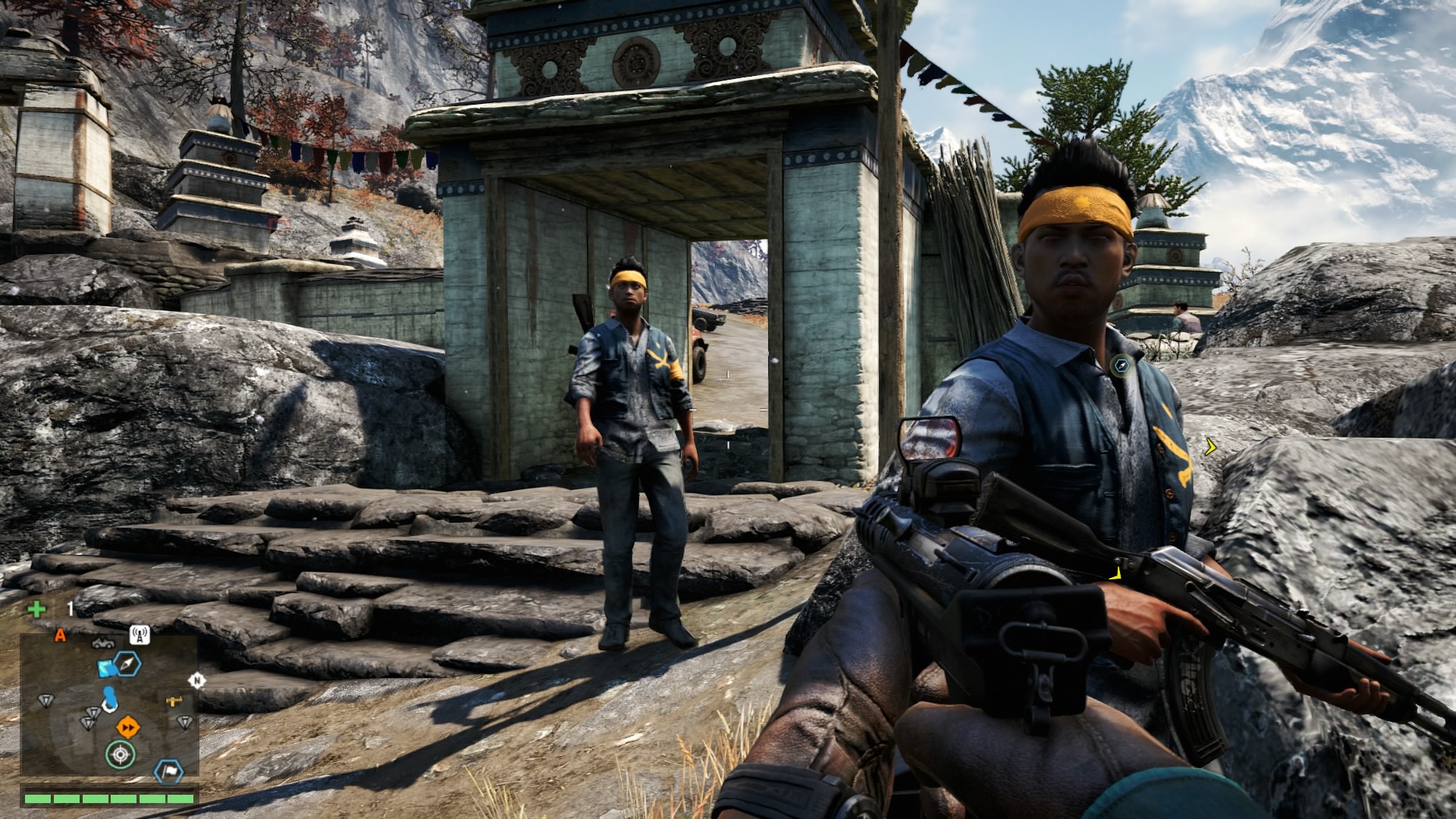The width and height of the screenshot is (1456, 819).
Task: Click the yellow signpost icon on the minimap
Action: pos(174,700)
